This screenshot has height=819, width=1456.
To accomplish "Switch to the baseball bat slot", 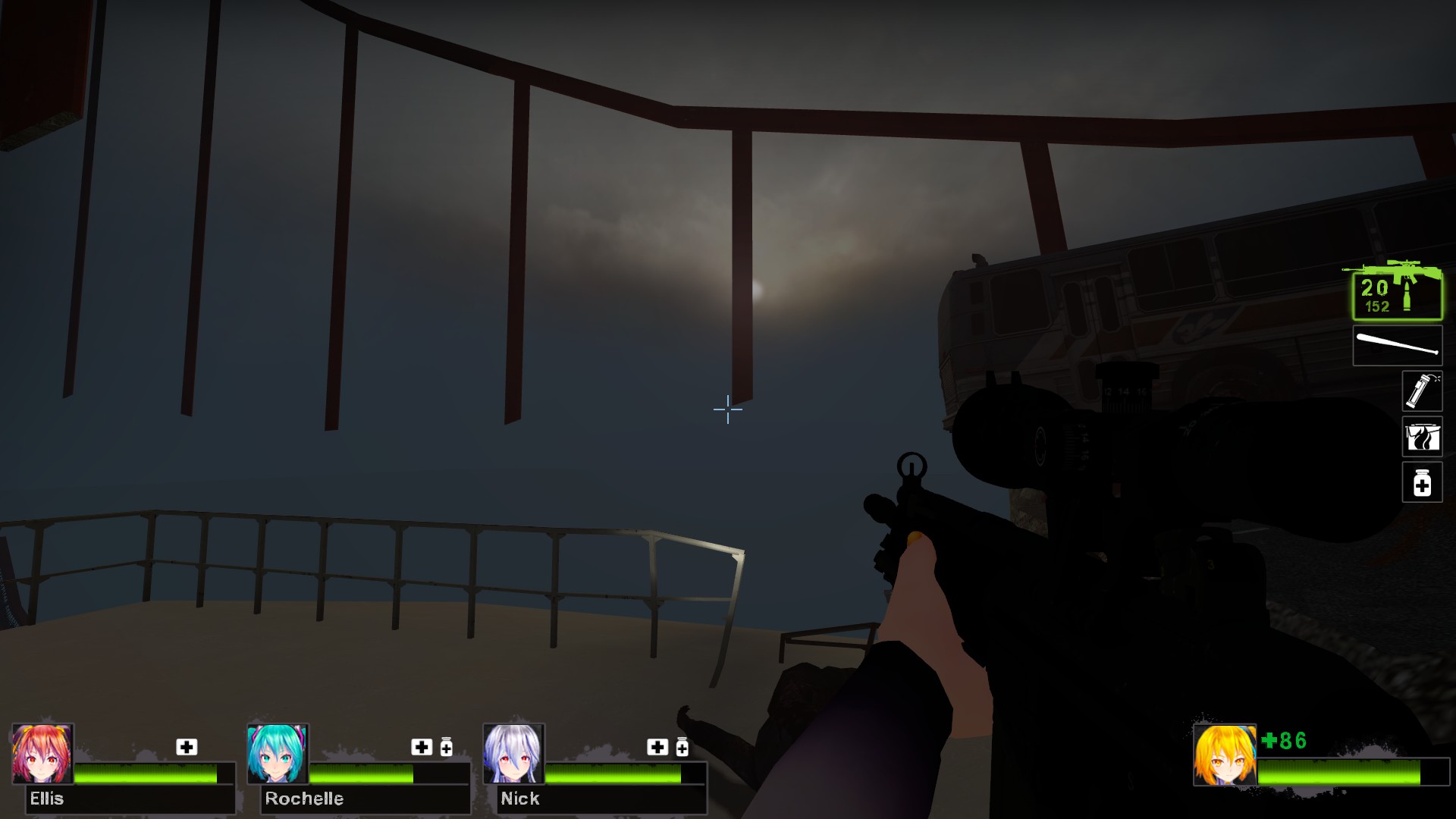I will tap(1397, 346).
